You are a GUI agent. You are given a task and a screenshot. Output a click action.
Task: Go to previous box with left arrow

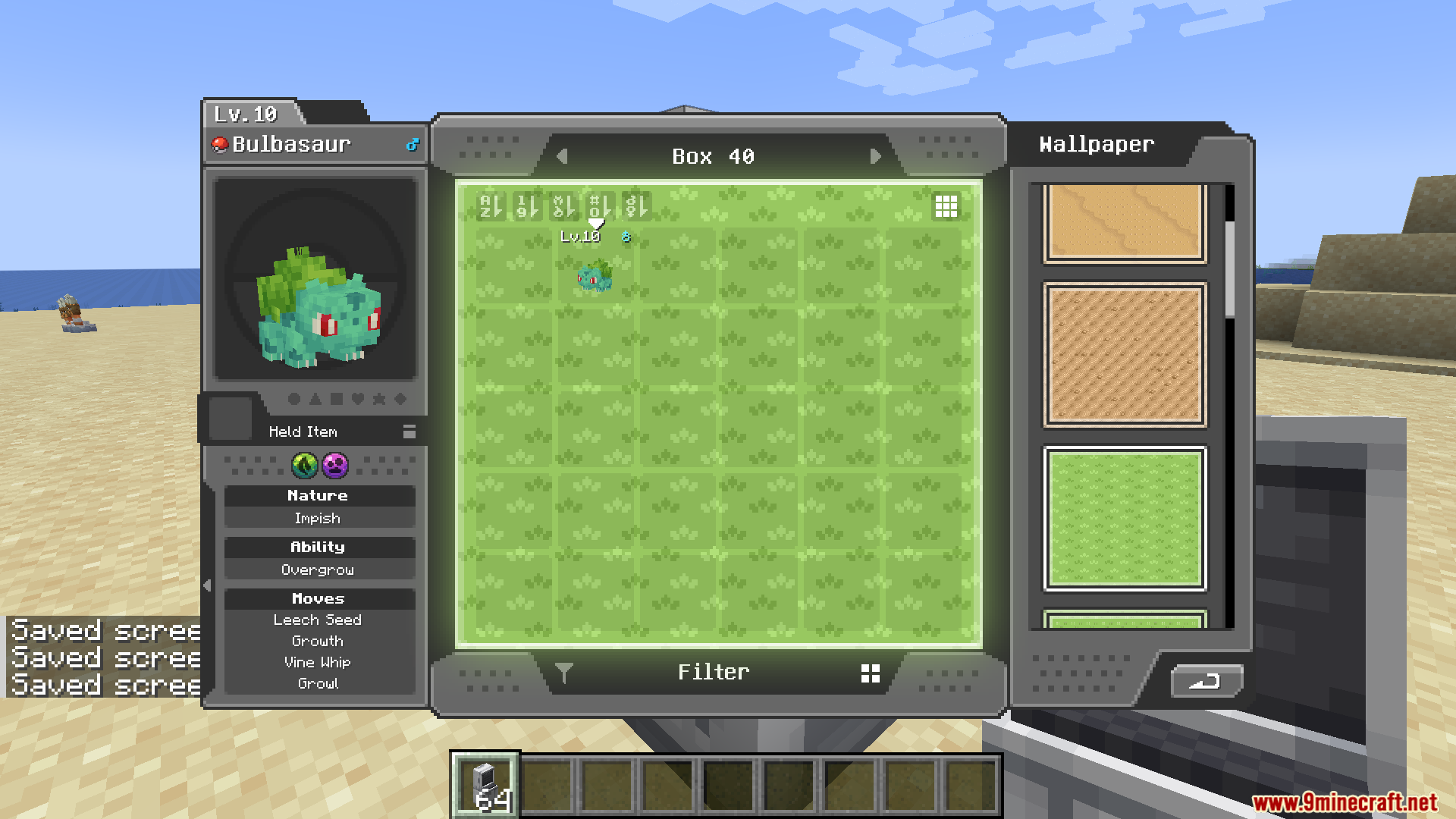click(x=563, y=156)
